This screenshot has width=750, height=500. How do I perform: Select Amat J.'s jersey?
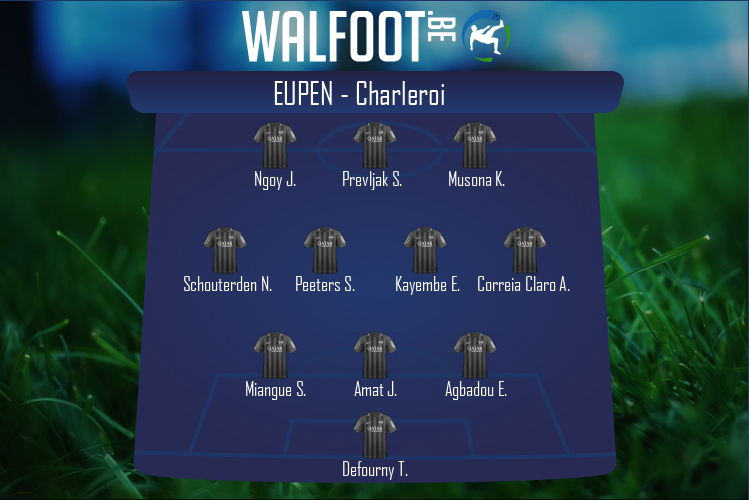click(x=375, y=356)
